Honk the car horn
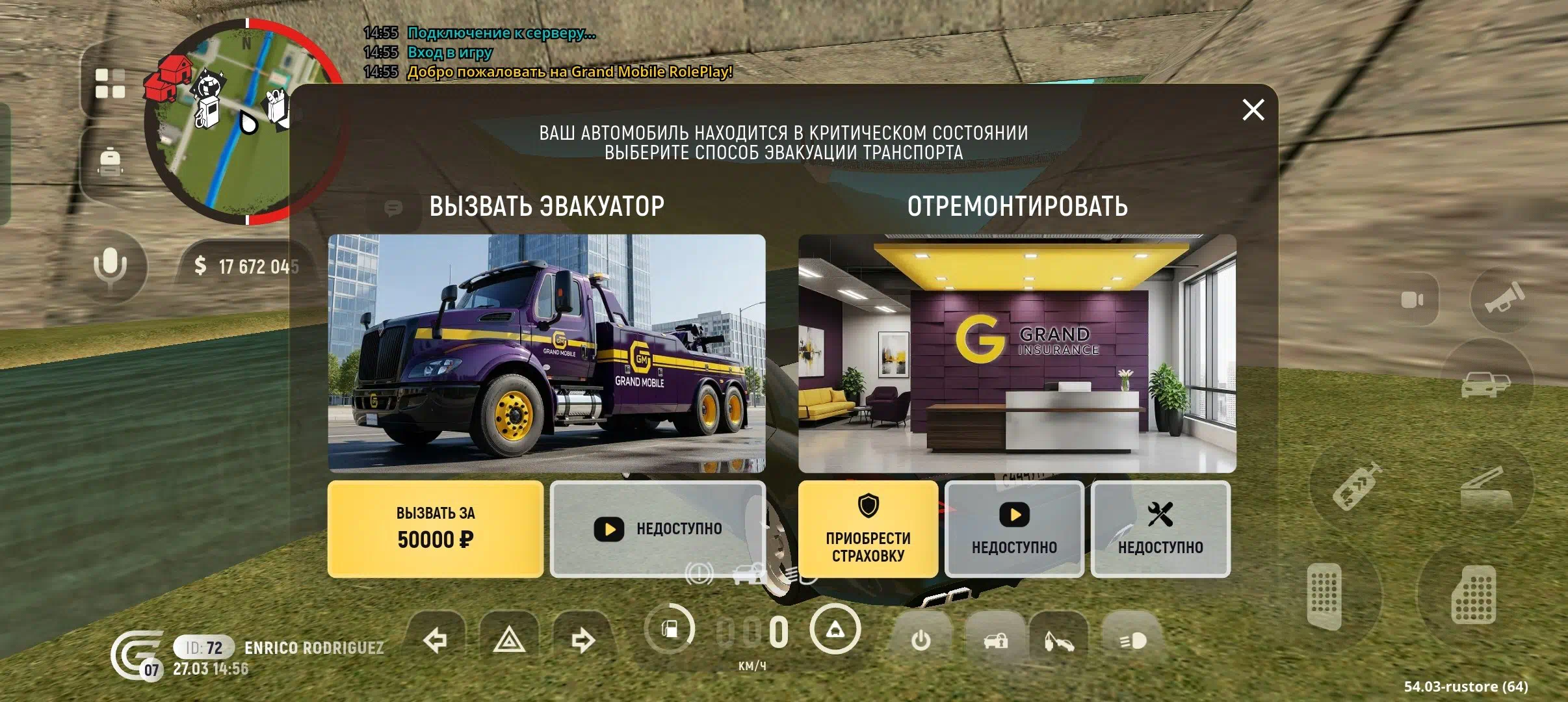 point(1504,298)
